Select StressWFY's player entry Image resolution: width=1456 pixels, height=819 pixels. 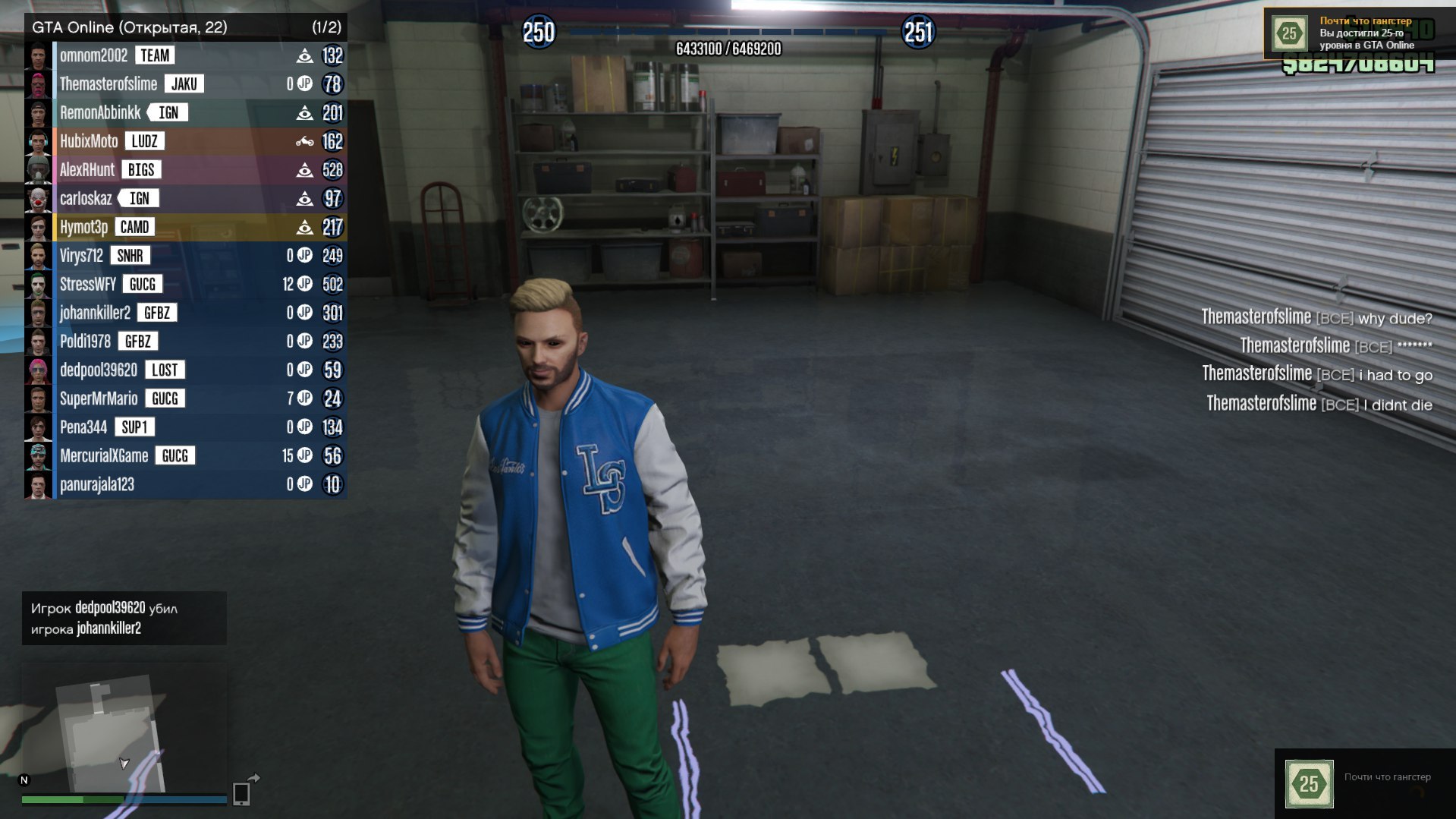click(x=88, y=285)
